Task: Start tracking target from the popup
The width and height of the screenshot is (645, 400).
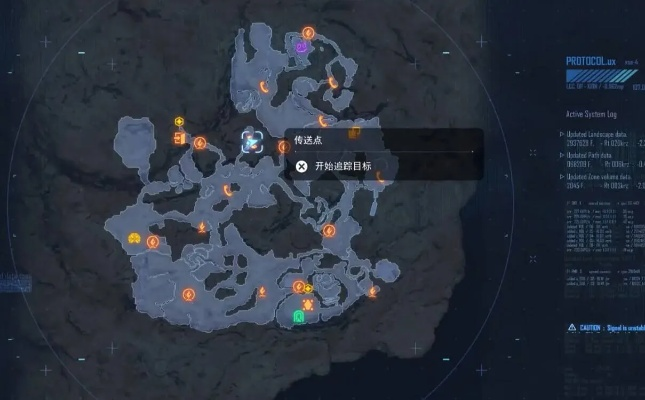Action: [341, 166]
